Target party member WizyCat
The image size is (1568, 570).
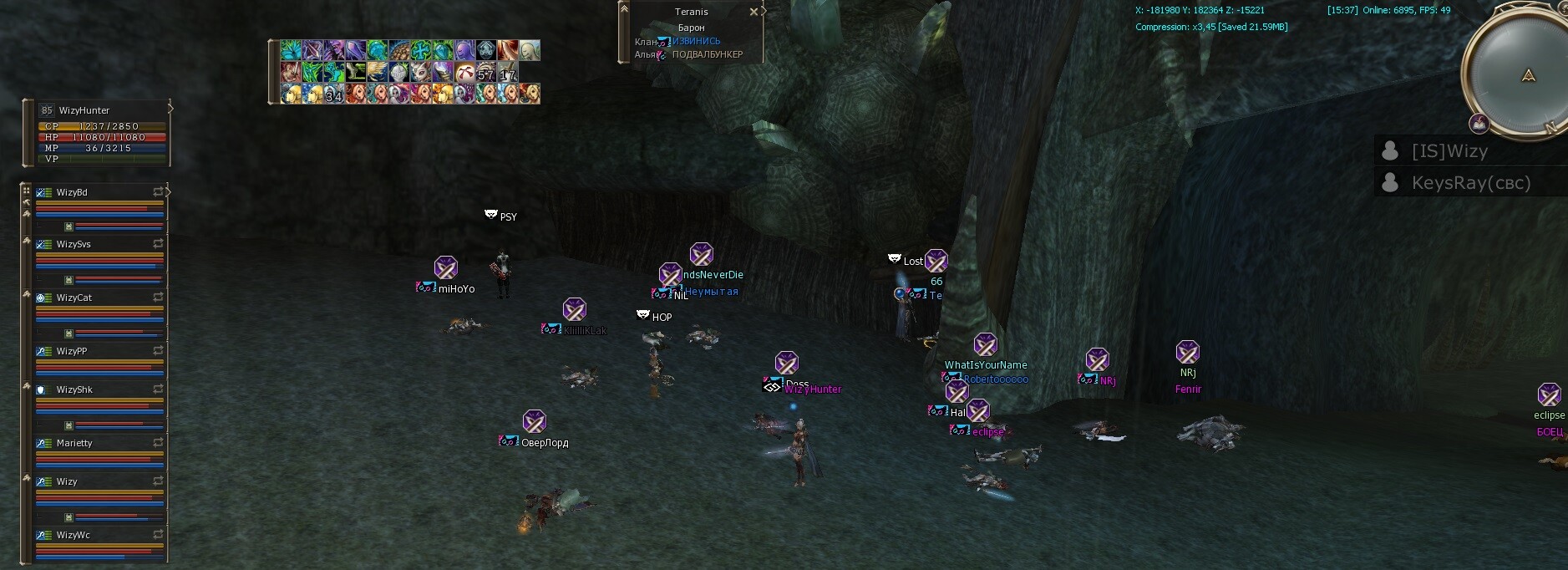74,298
